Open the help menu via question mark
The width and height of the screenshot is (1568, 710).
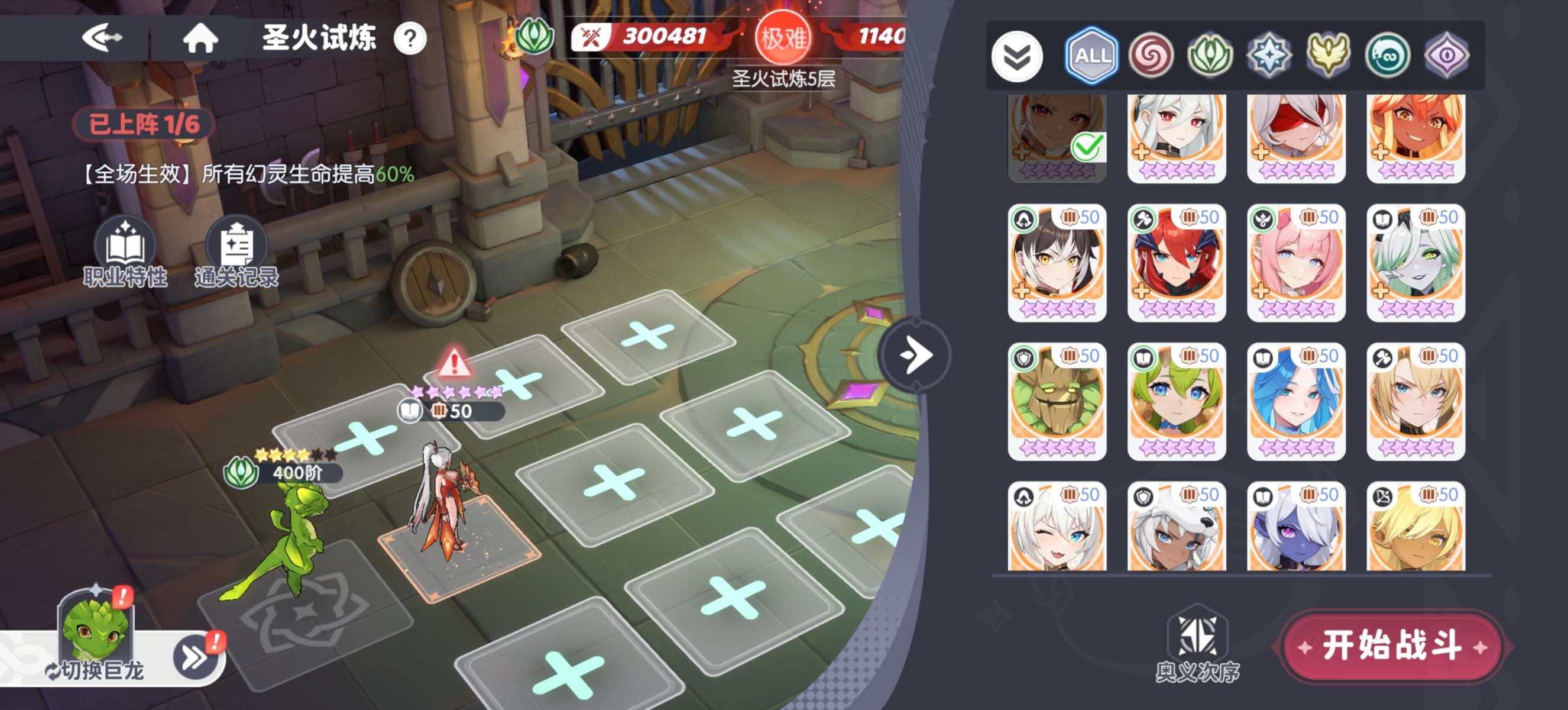(411, 38)
